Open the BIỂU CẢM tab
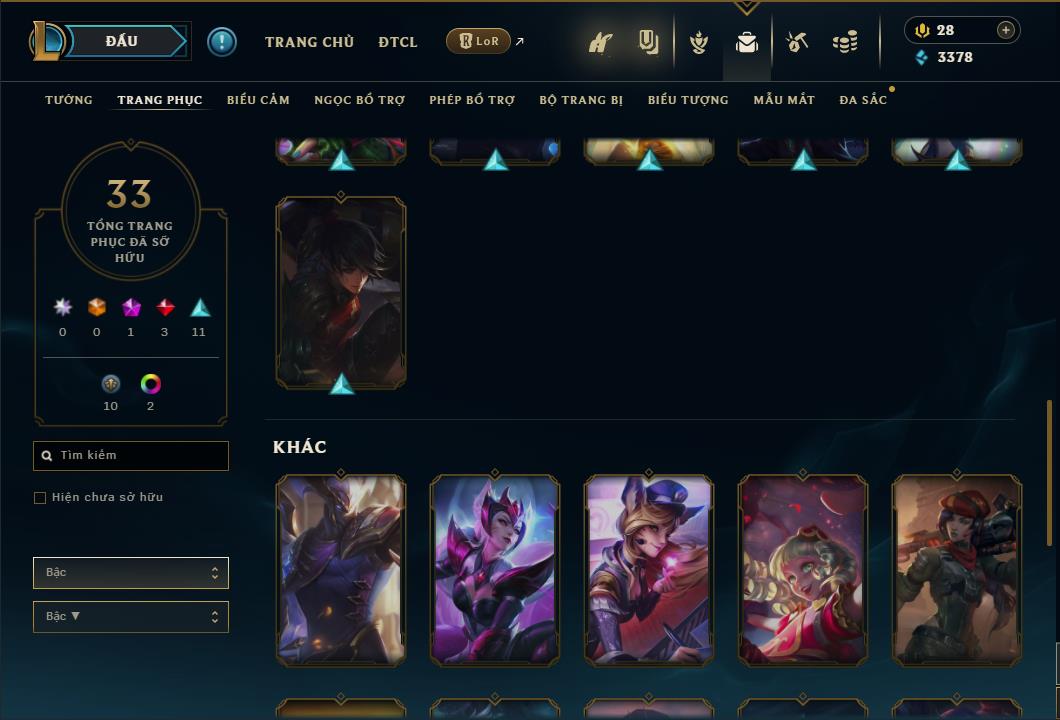Viewport: 1060px width, 720px height. 258,100
